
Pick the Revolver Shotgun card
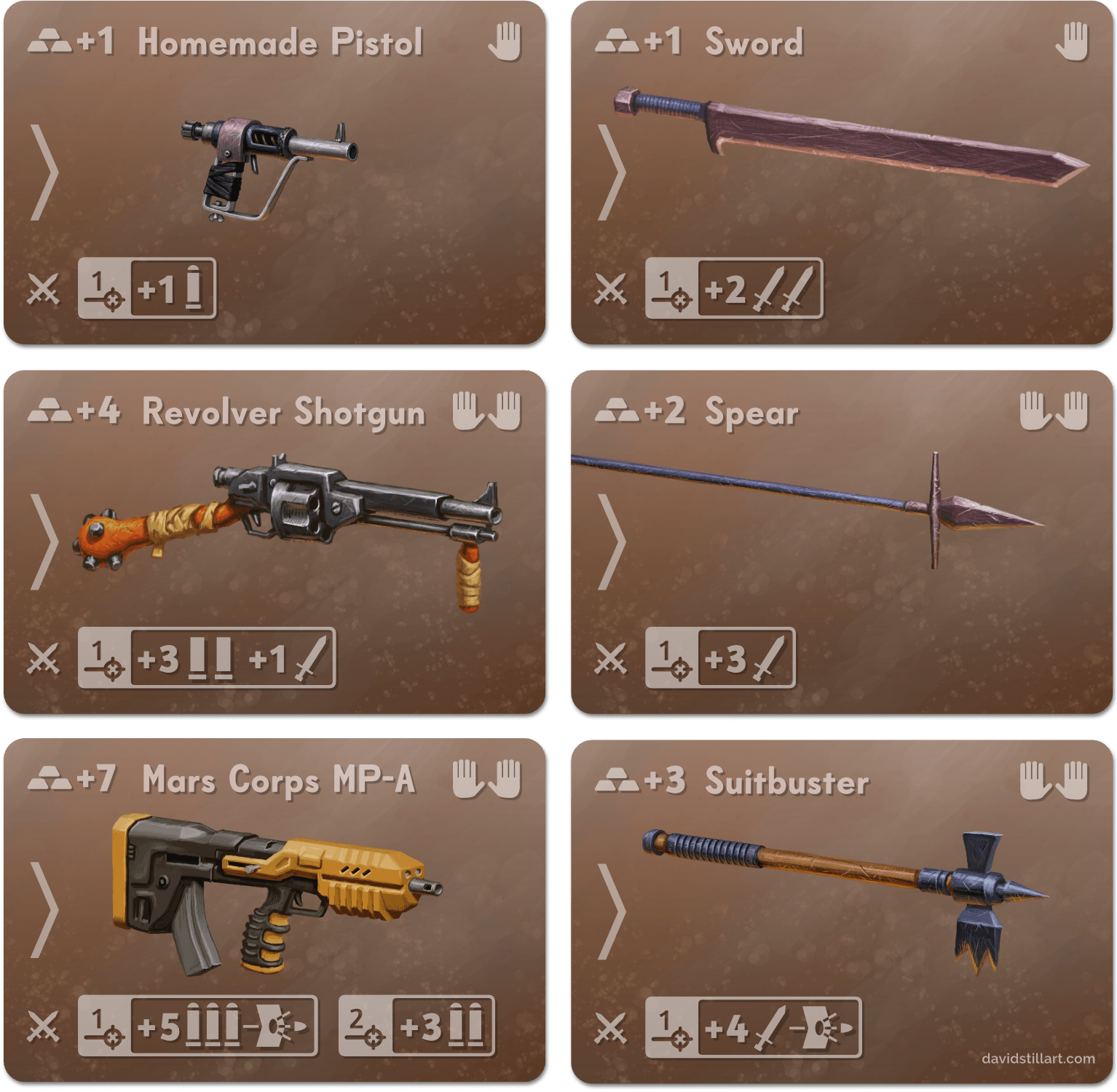274,543
